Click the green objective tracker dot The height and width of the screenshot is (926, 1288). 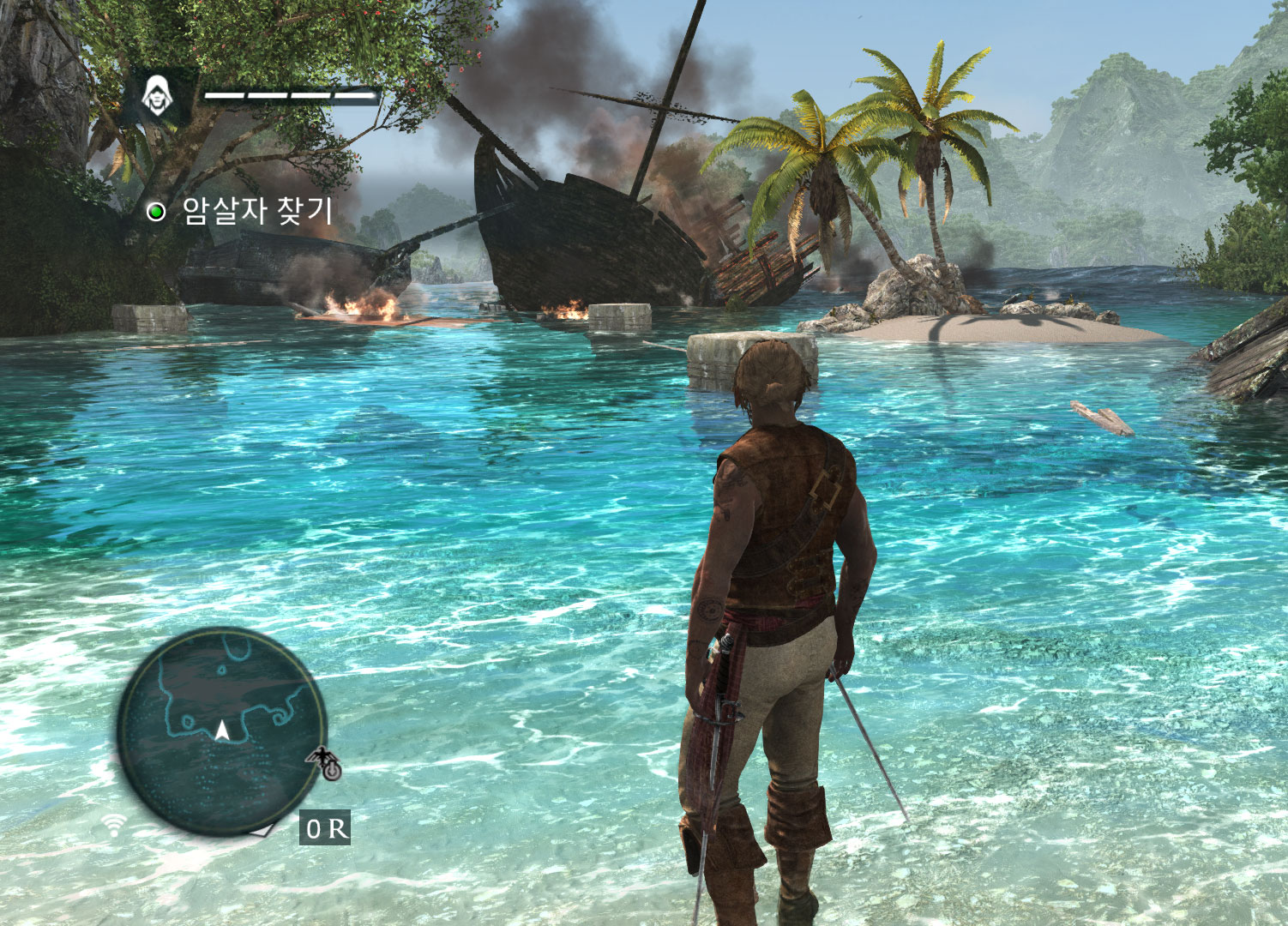click(x=158, y=209)
